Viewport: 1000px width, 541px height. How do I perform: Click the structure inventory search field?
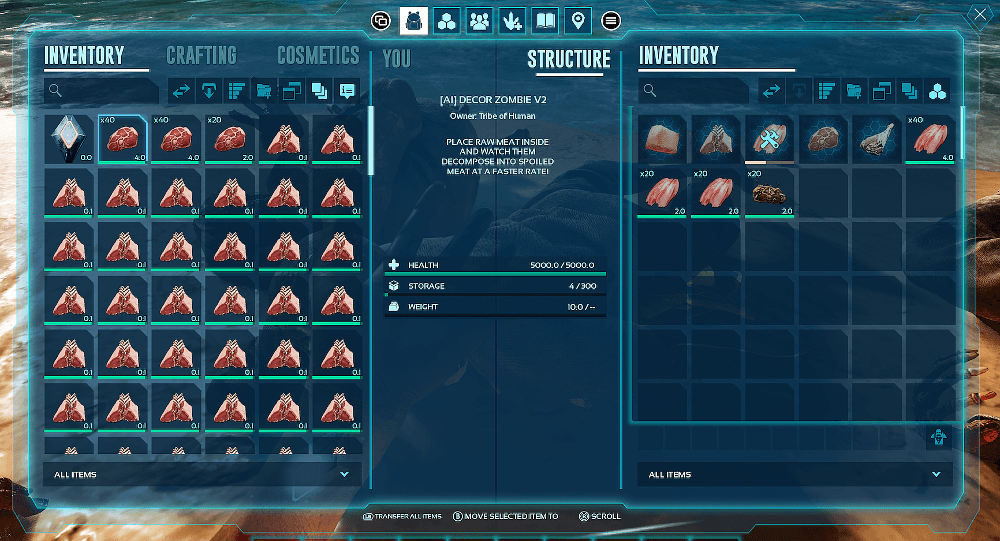coord(695,91)
